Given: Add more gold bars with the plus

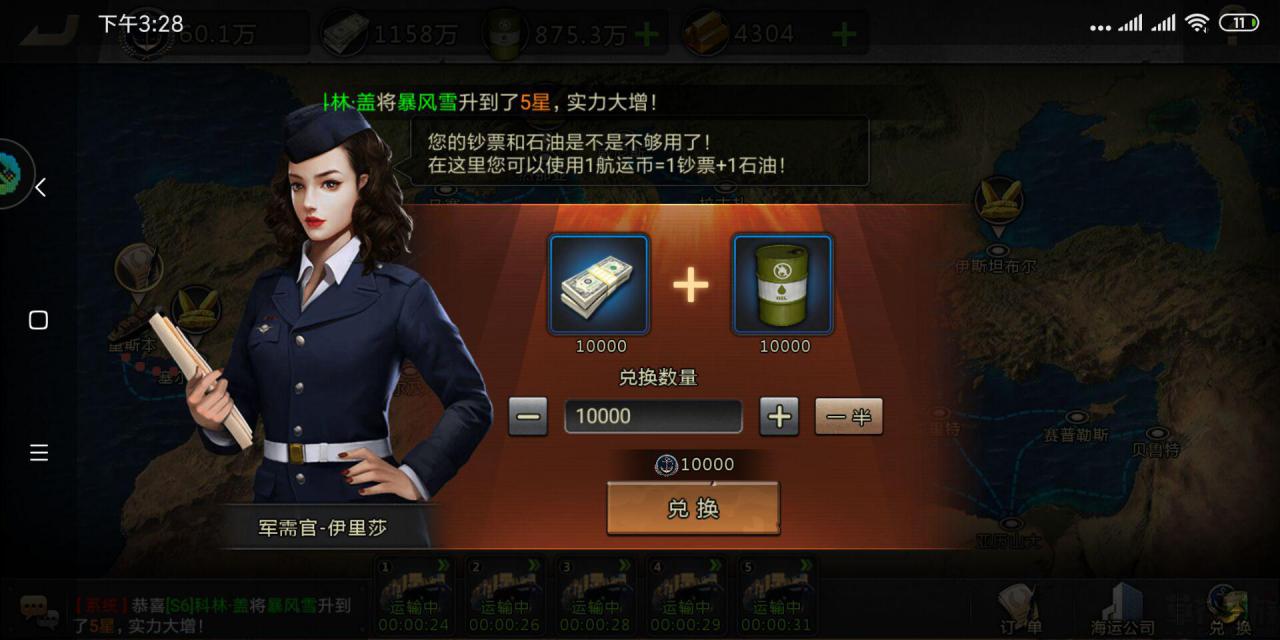Looking at the screenshot, I should pos(845,35).
